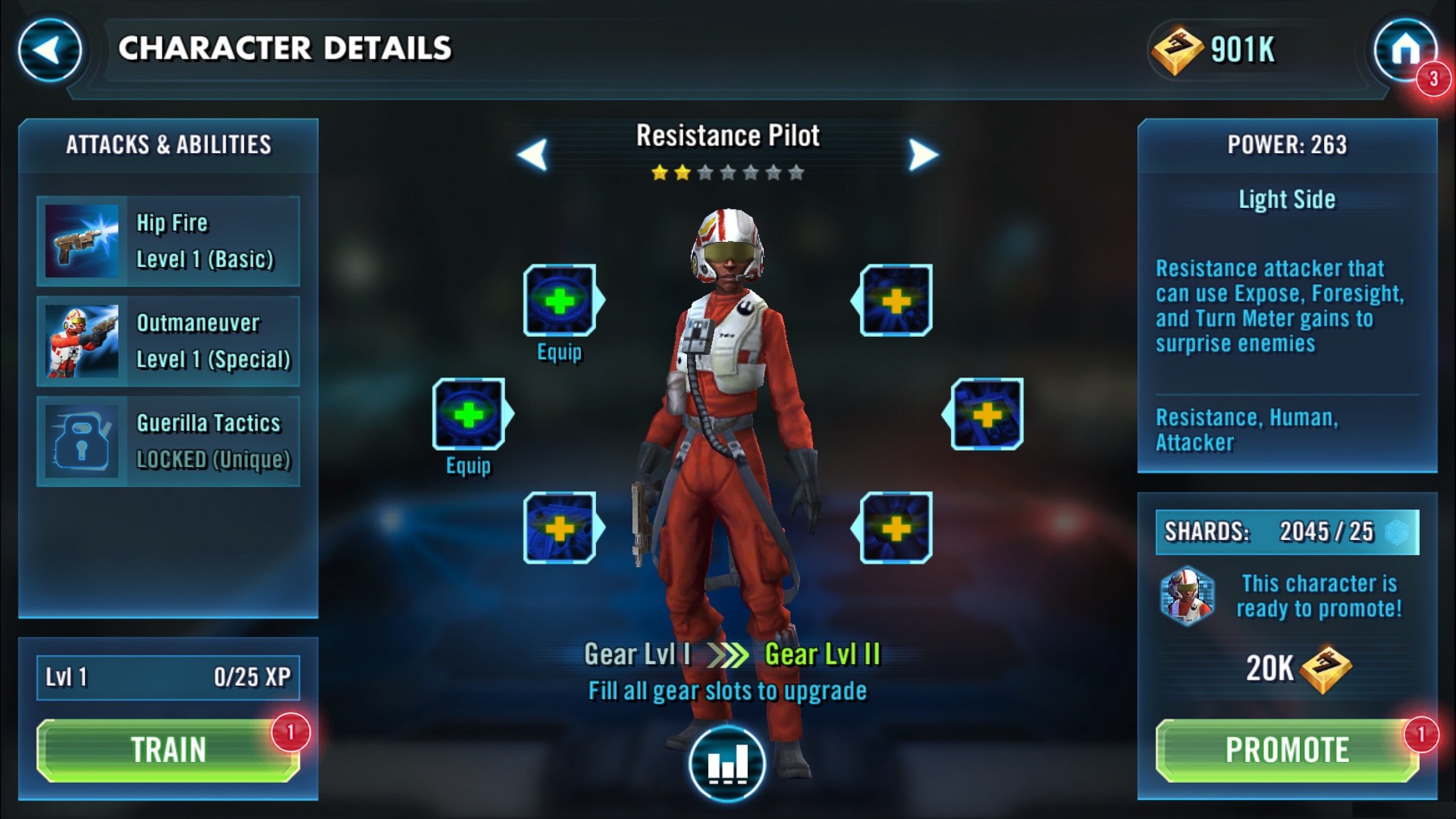View the Outmaneuver special ability
Image resolution: width=1456 pixels, height=819 pixels.
pos(168,342)
